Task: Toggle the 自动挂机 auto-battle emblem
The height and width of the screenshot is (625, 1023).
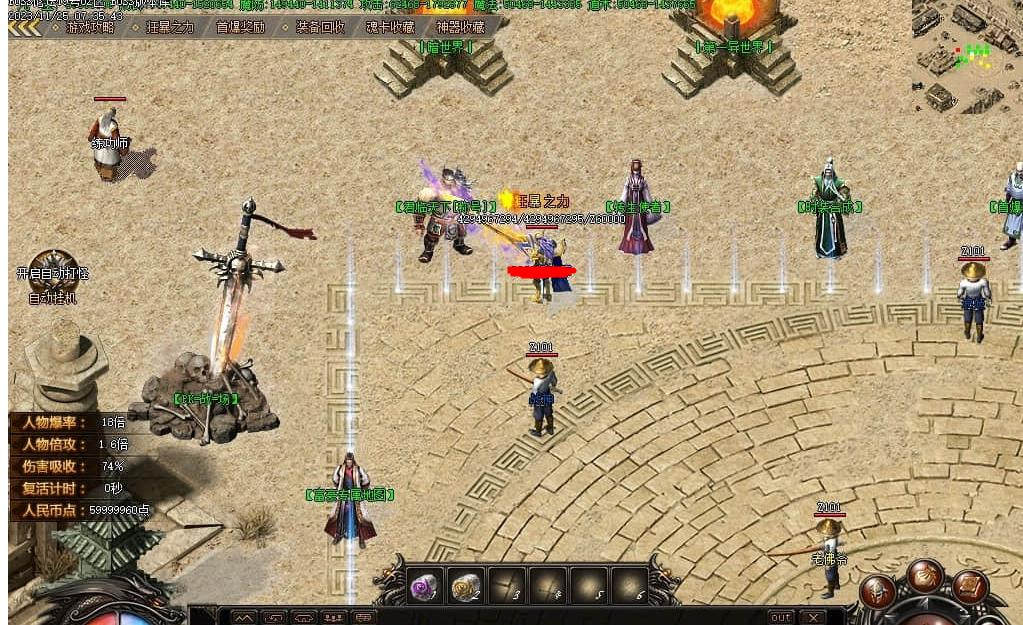Action: pos(53,272)
